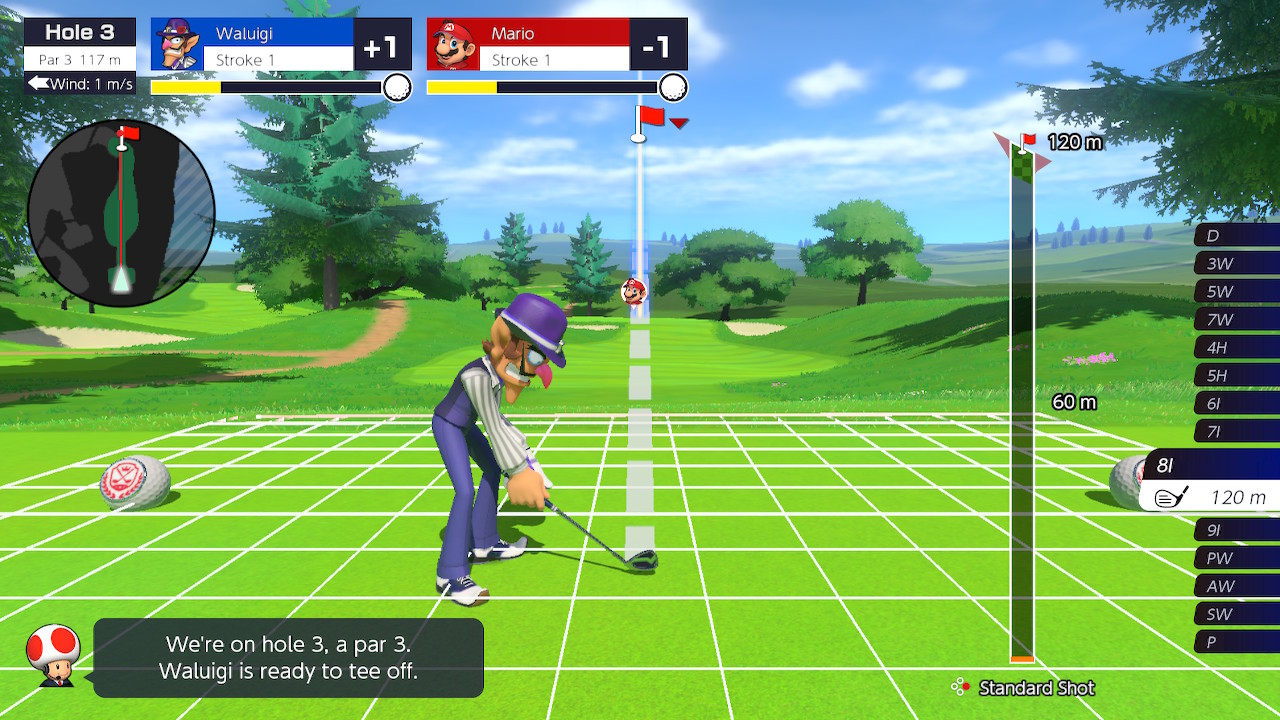Switch to the 9I iron

coord(1236,530)
